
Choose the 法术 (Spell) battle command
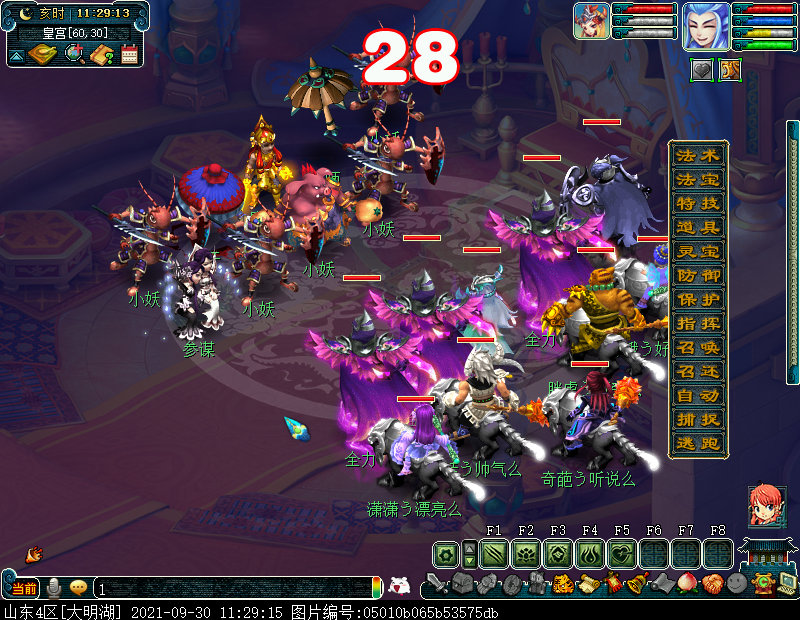(698, 155)
